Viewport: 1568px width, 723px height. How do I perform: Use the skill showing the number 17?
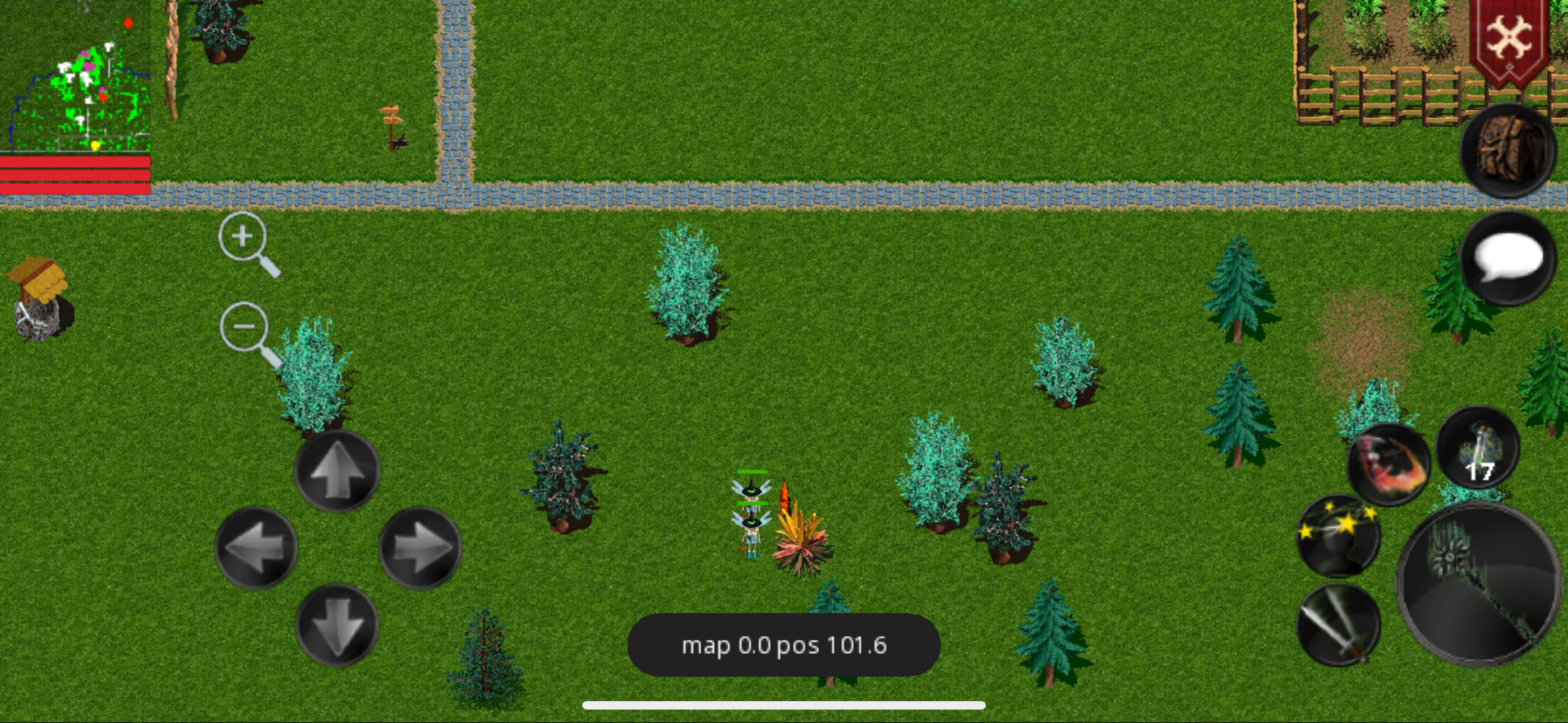coord(1477,448)
